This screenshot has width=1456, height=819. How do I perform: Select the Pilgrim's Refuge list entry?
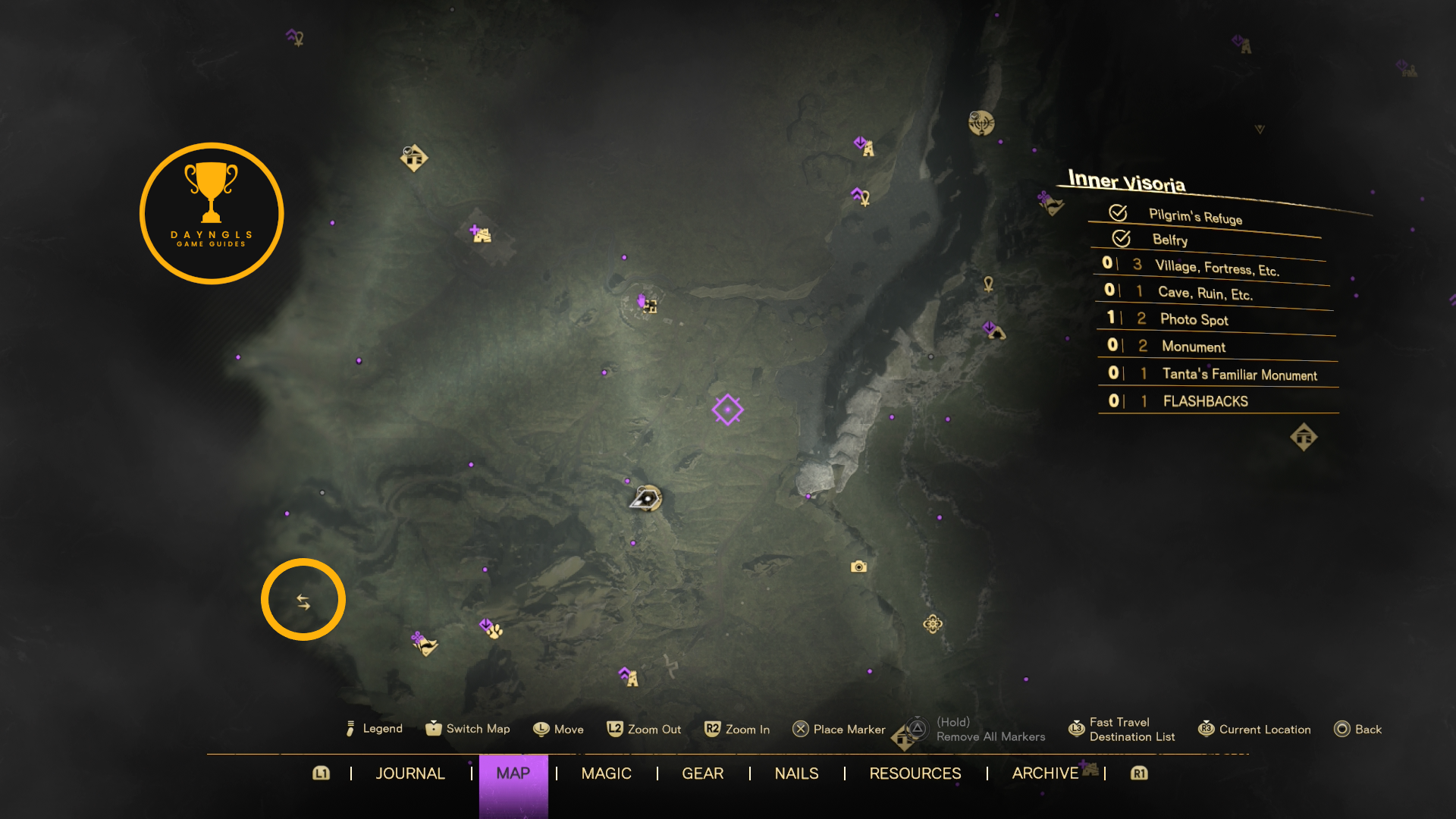[1195, 217]
